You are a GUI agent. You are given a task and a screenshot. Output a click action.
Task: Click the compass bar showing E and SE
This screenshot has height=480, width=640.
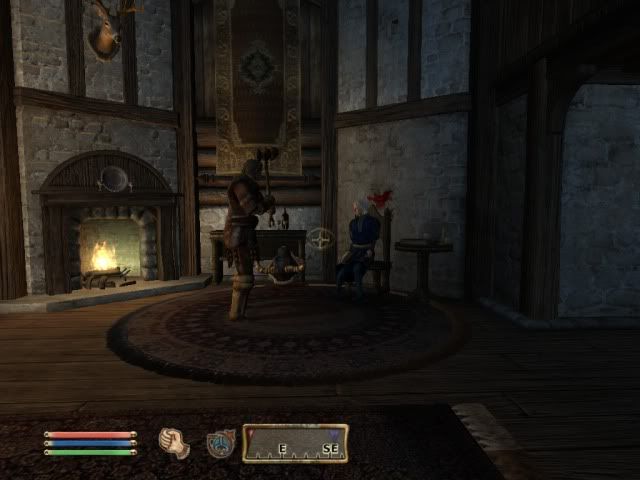pos(295,443)
